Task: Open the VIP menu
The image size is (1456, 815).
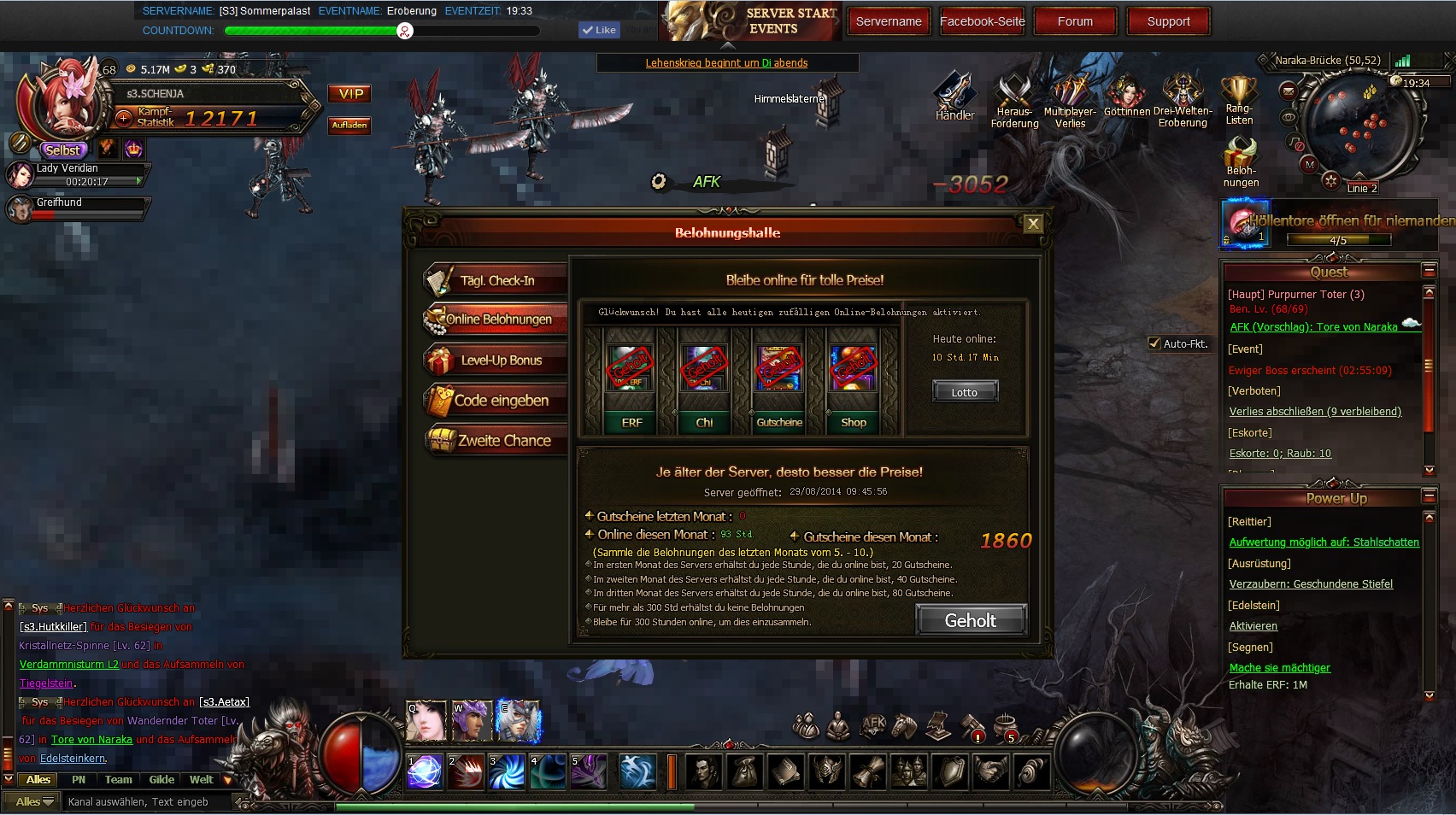Action: tap(350, 94)
